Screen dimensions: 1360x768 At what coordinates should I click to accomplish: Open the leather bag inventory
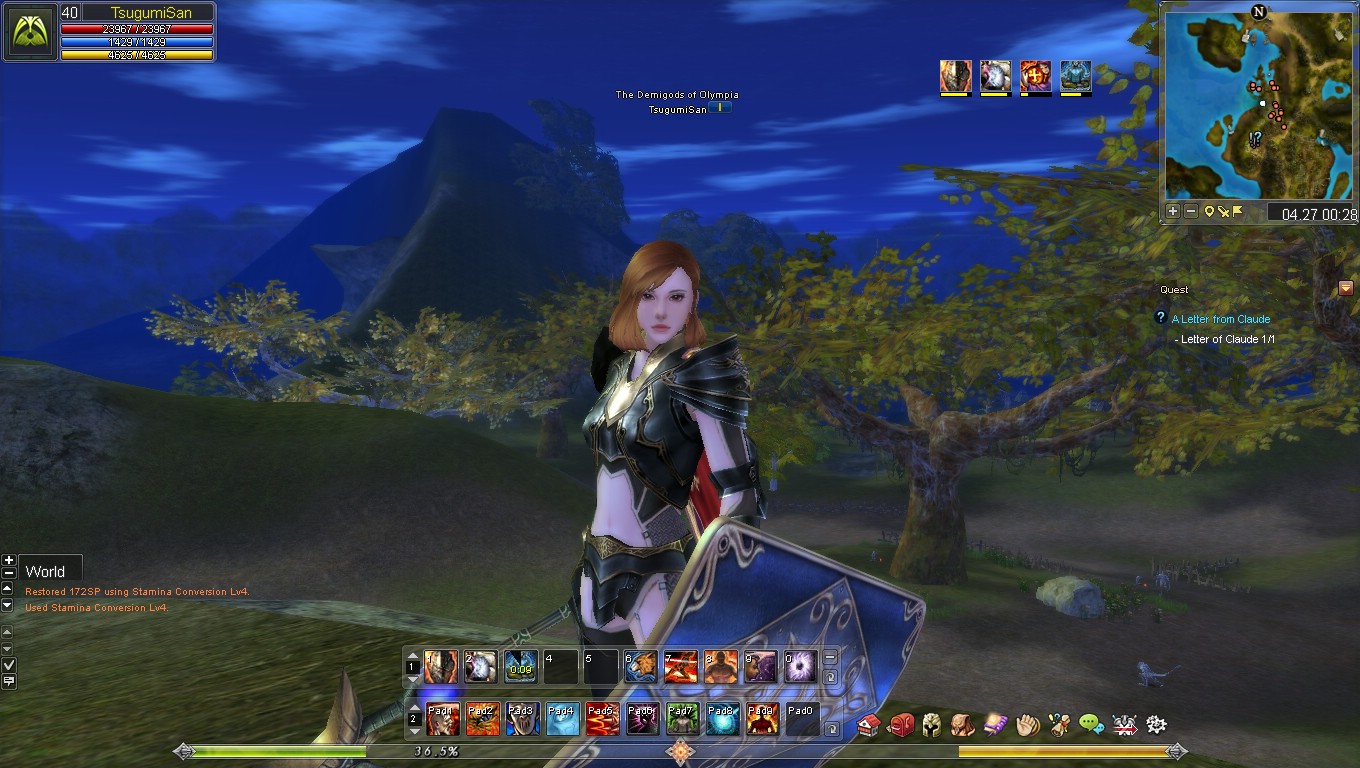tap(963, 725)
